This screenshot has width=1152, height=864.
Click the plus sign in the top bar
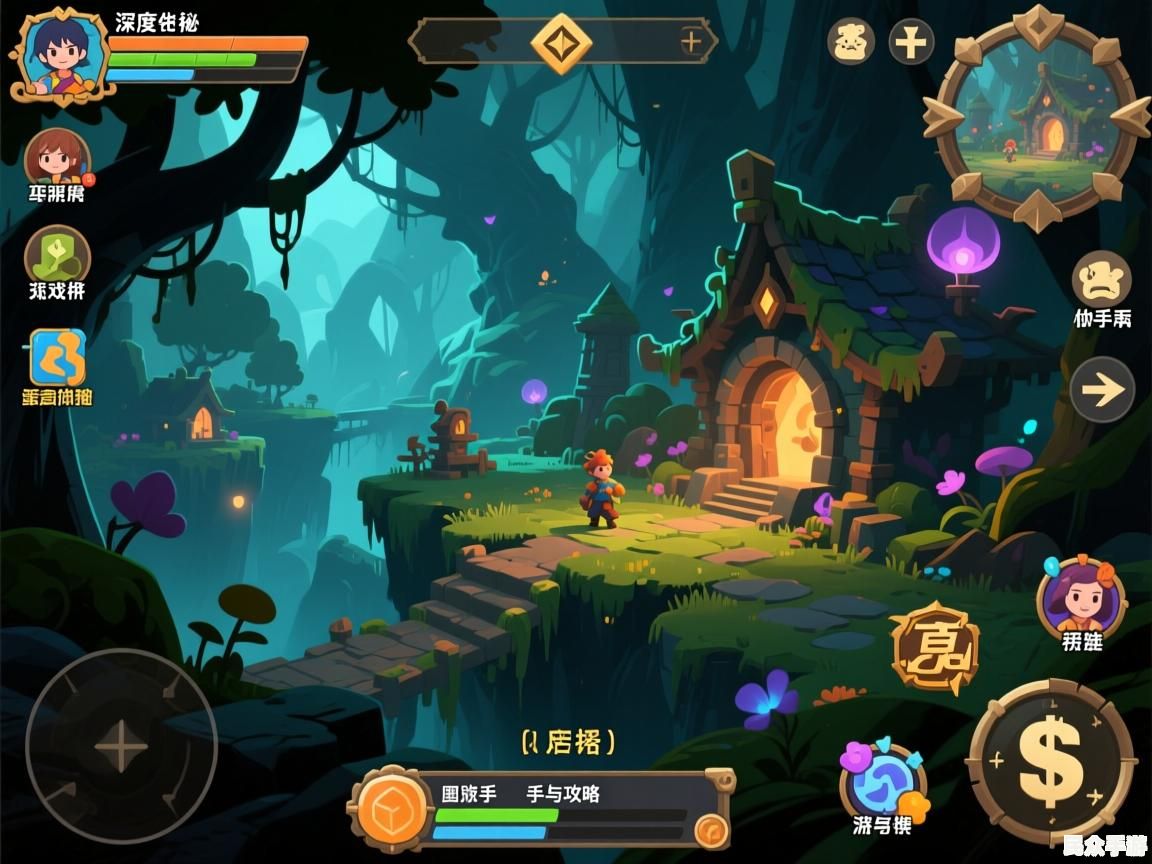pos(691,42)
